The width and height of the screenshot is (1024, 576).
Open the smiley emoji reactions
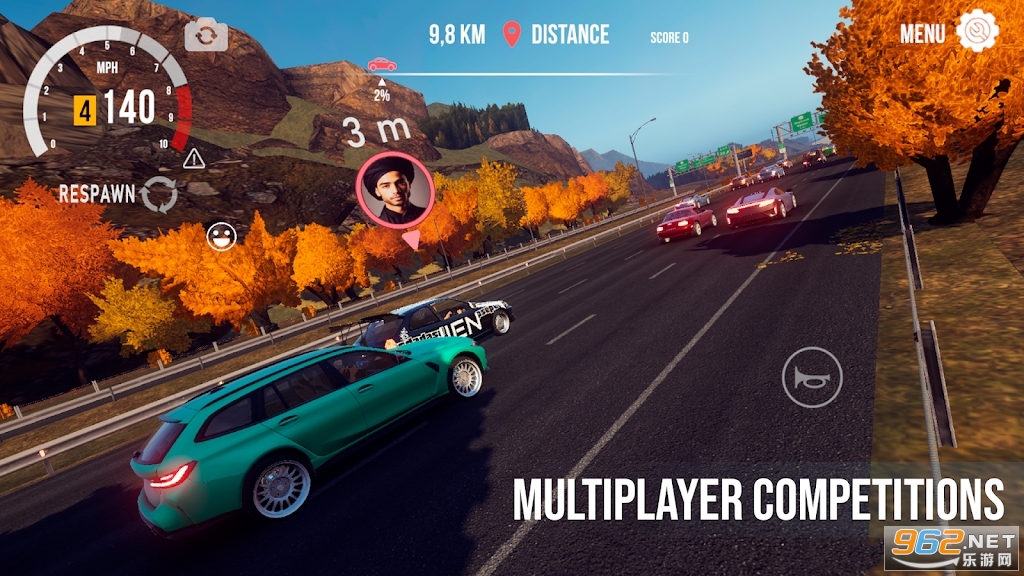click(220, 236)
